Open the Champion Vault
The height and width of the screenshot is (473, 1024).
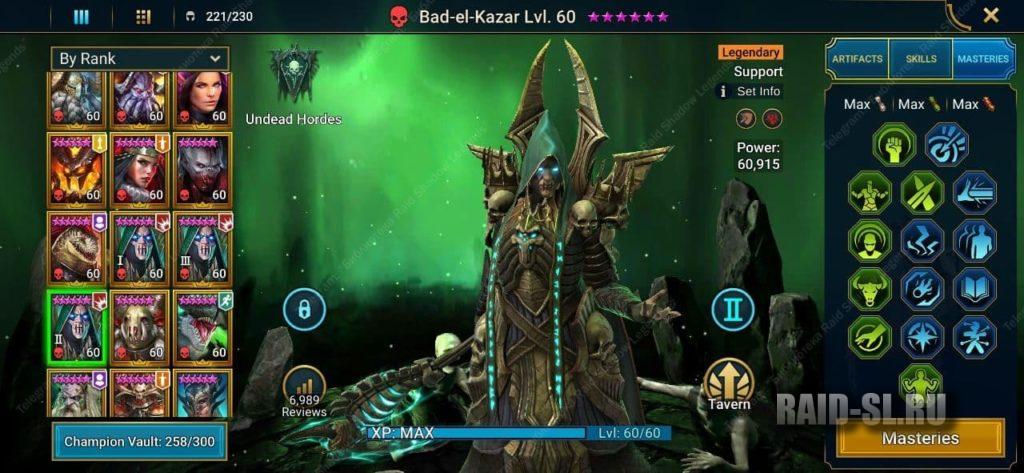tap(139, 441)
